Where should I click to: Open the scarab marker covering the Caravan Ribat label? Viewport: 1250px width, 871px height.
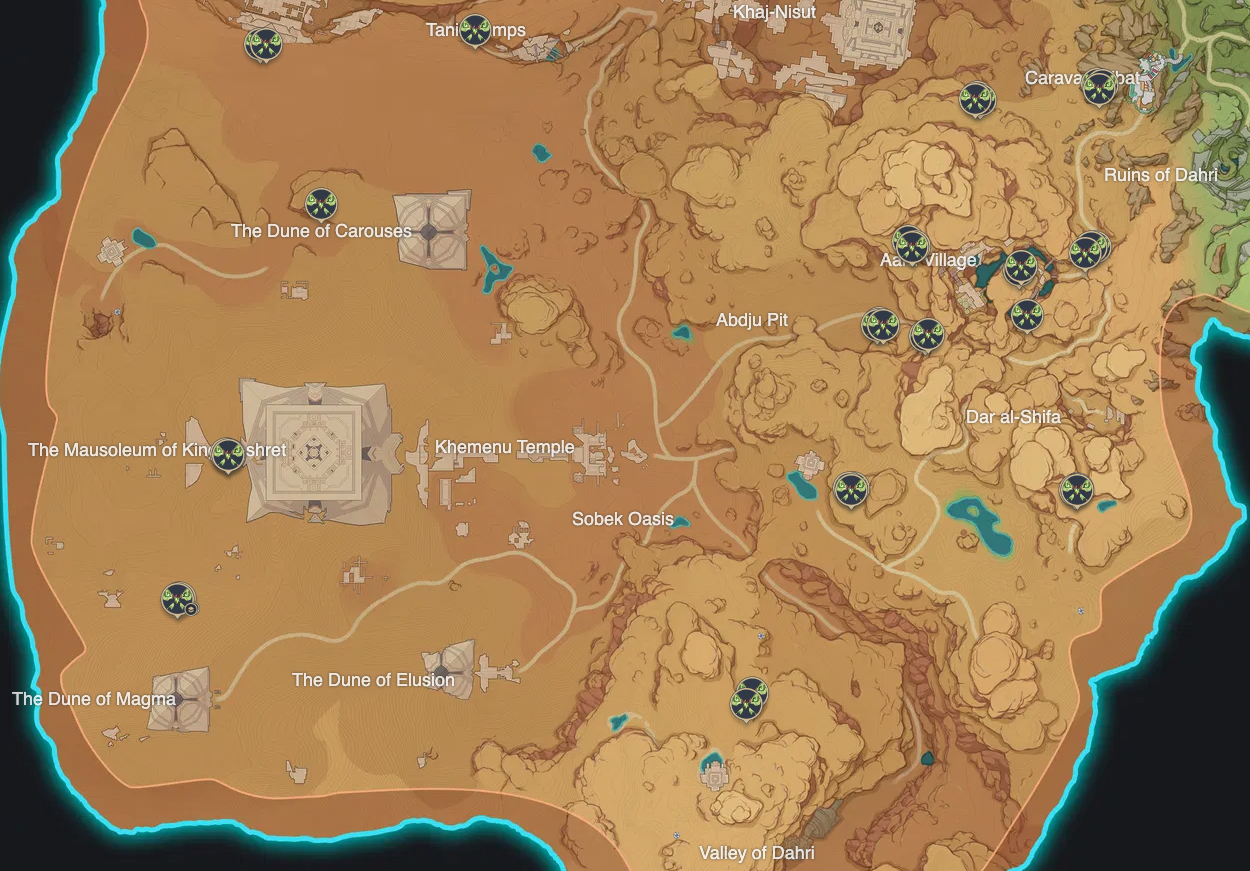(x=1099, y=86)
